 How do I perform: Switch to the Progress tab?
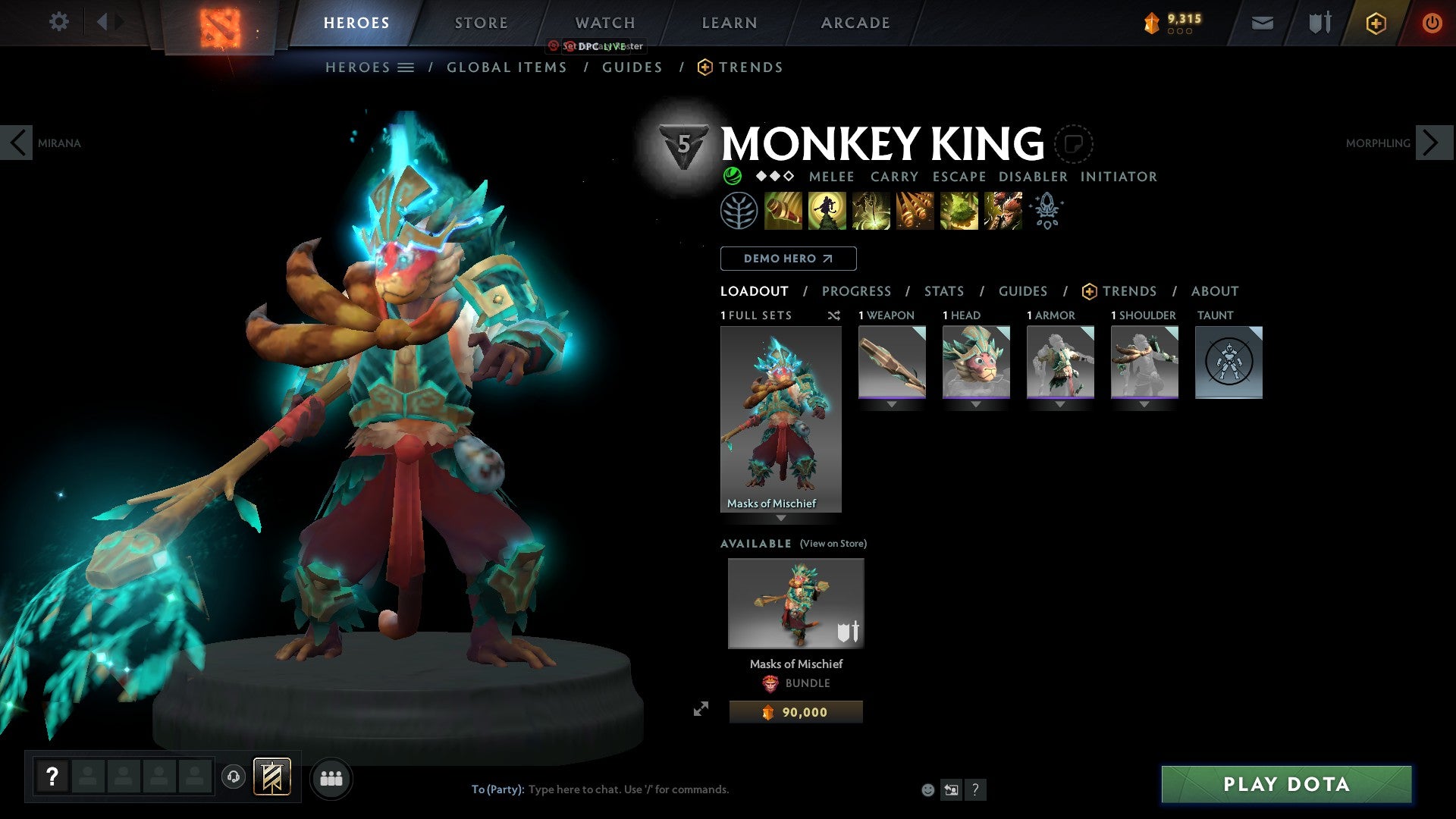[856, 291]
